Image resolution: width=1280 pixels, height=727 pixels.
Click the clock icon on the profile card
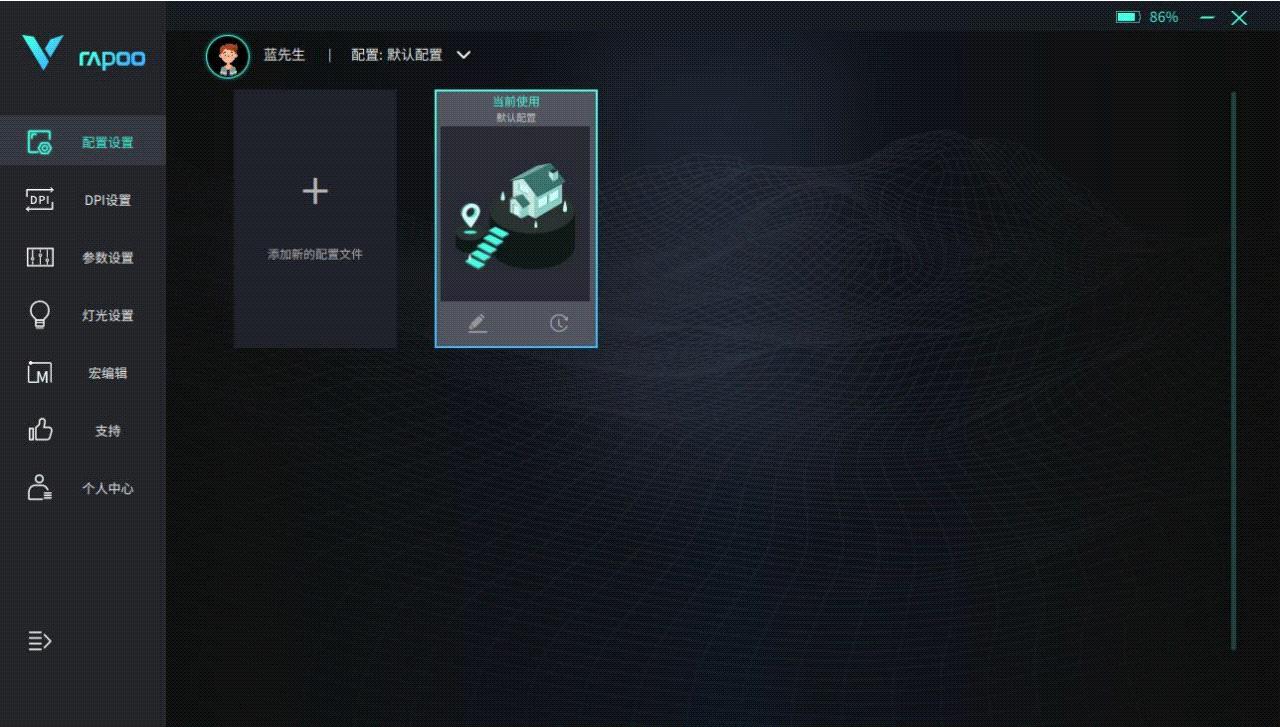[x=557, y=322]
